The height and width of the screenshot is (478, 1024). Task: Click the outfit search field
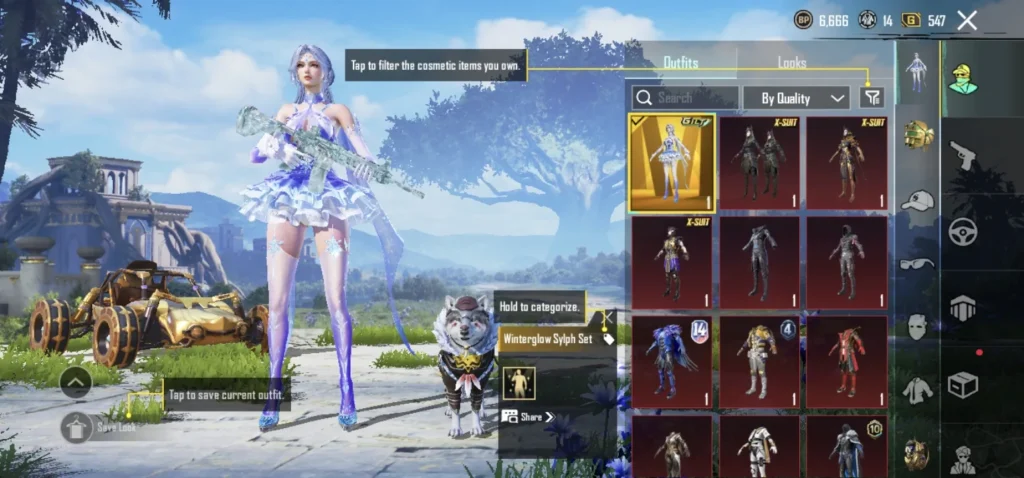[686, 97]
